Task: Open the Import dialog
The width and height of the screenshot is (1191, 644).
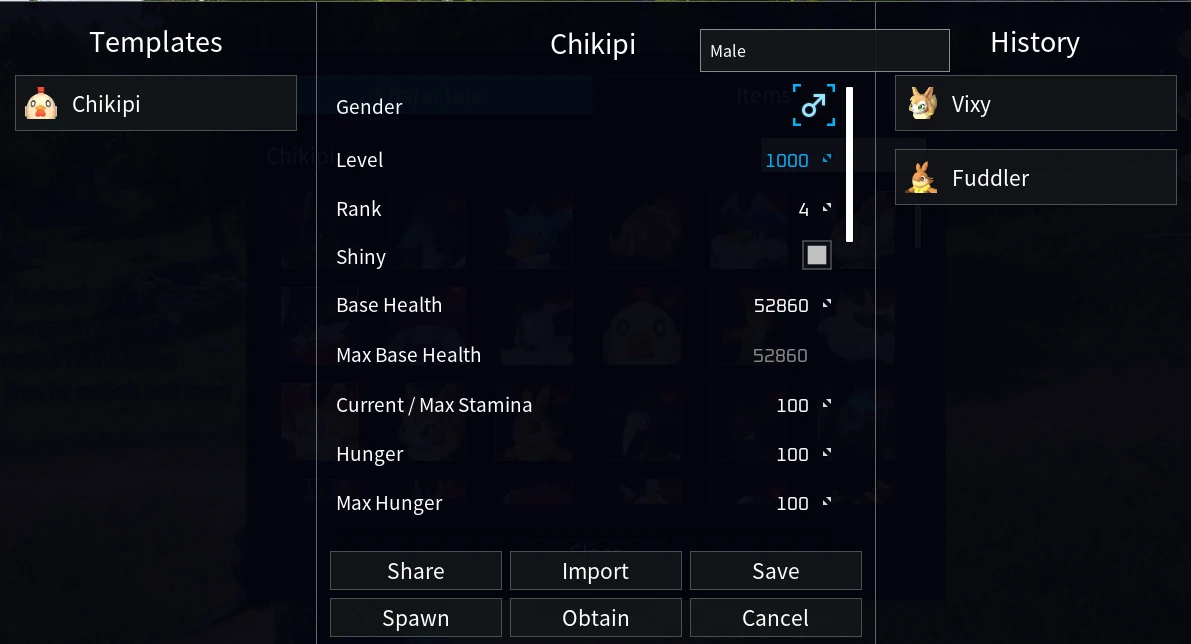Action: click(595, 571)
